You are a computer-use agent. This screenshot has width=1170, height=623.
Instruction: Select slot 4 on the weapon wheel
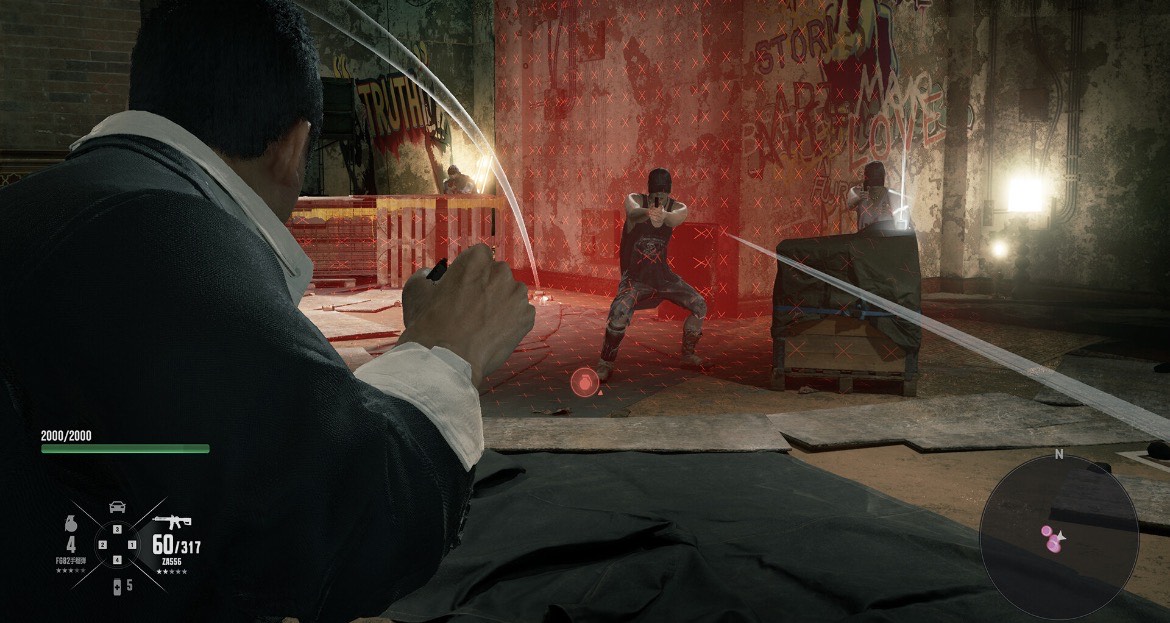click(x=117, y=559)
